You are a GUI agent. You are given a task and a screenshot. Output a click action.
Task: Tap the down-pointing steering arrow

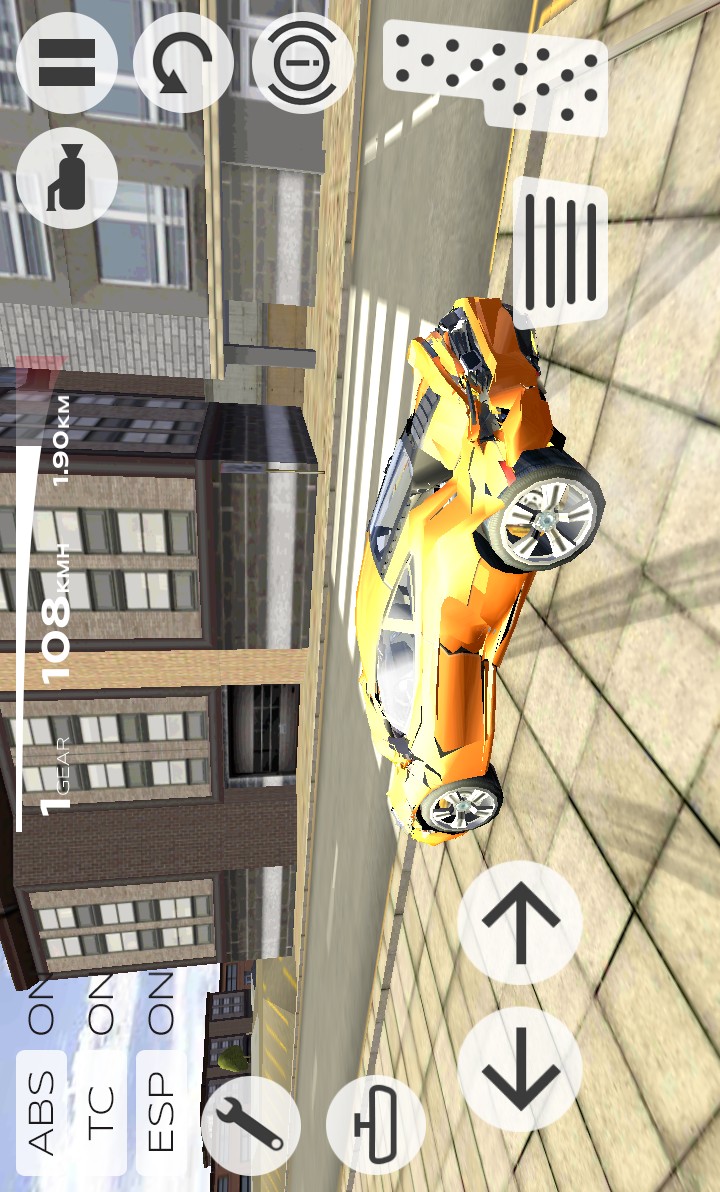point(520,1070)
